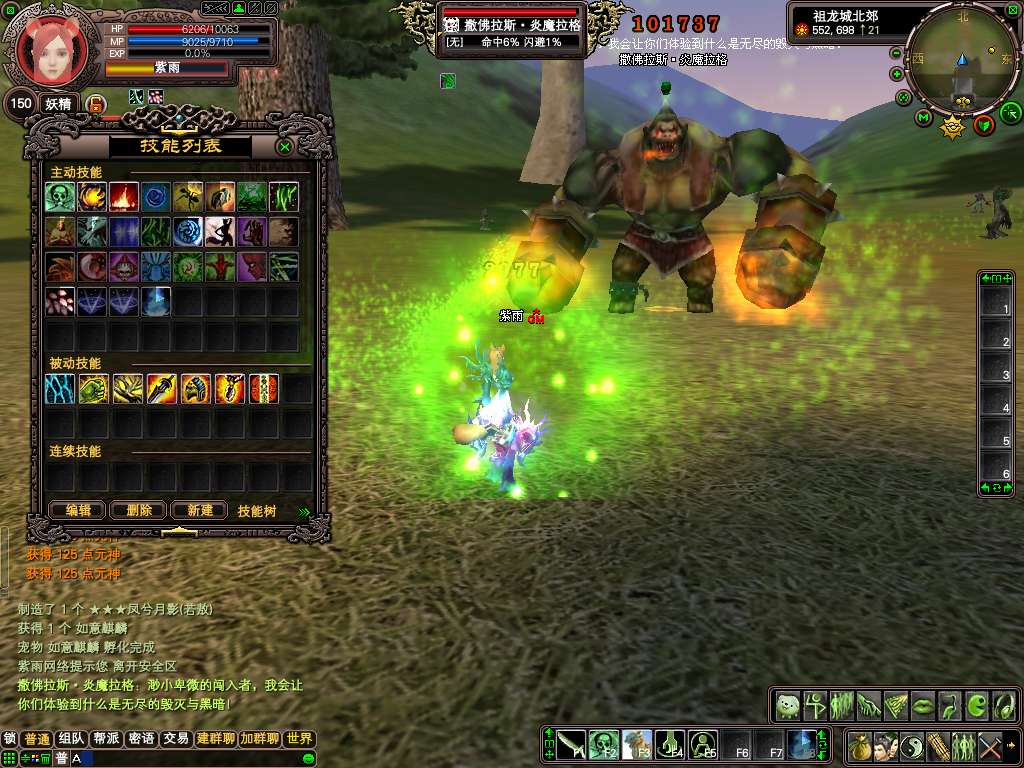Screen dimensions: 1024x768
Task: Close the 技能列表 skill list window
Action: click(285, 147)
